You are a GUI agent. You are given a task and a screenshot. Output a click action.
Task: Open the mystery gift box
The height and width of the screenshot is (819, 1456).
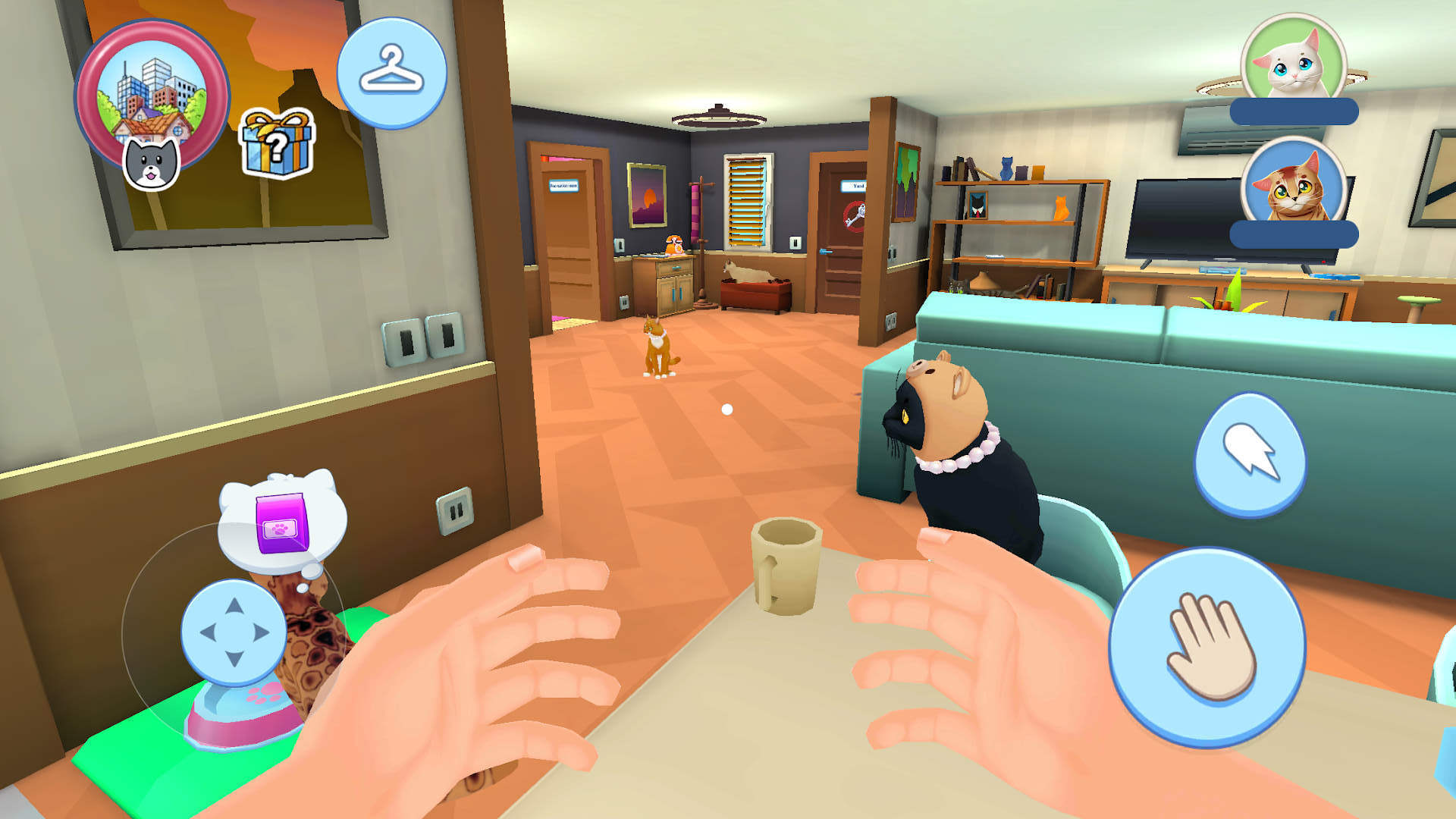click(x=277, y=144)
